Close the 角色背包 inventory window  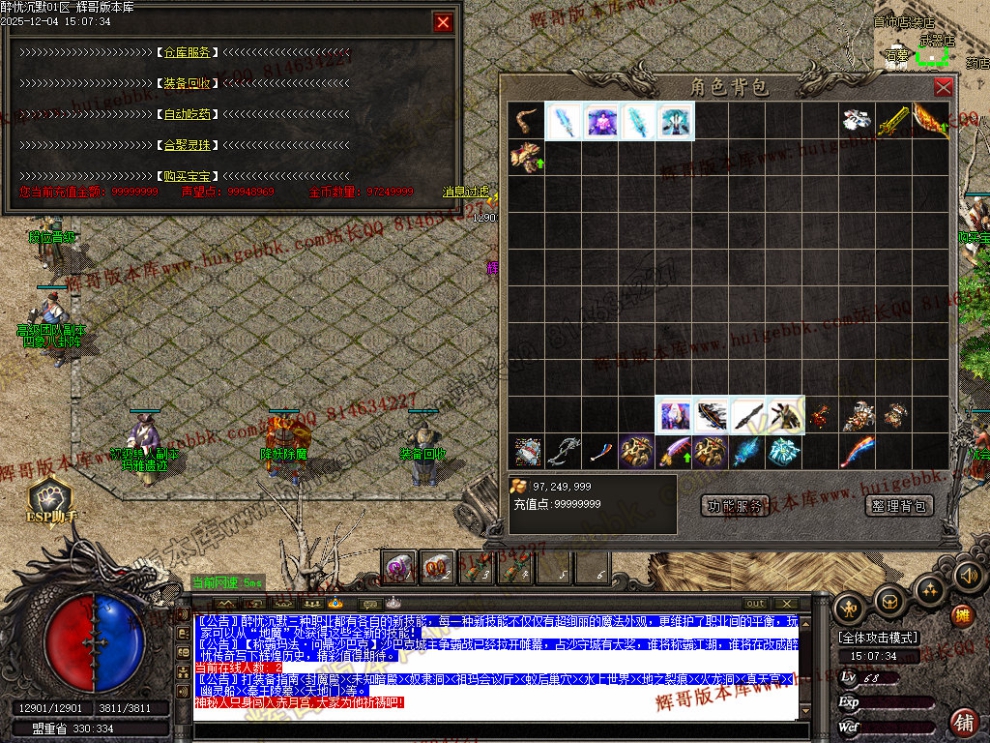pyautogui.click(x=942, y=87)
